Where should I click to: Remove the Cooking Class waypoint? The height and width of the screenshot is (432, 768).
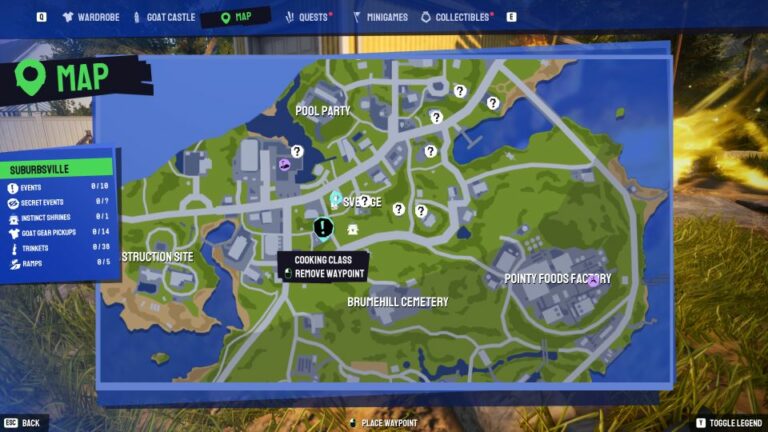click(x=329, y=274)
